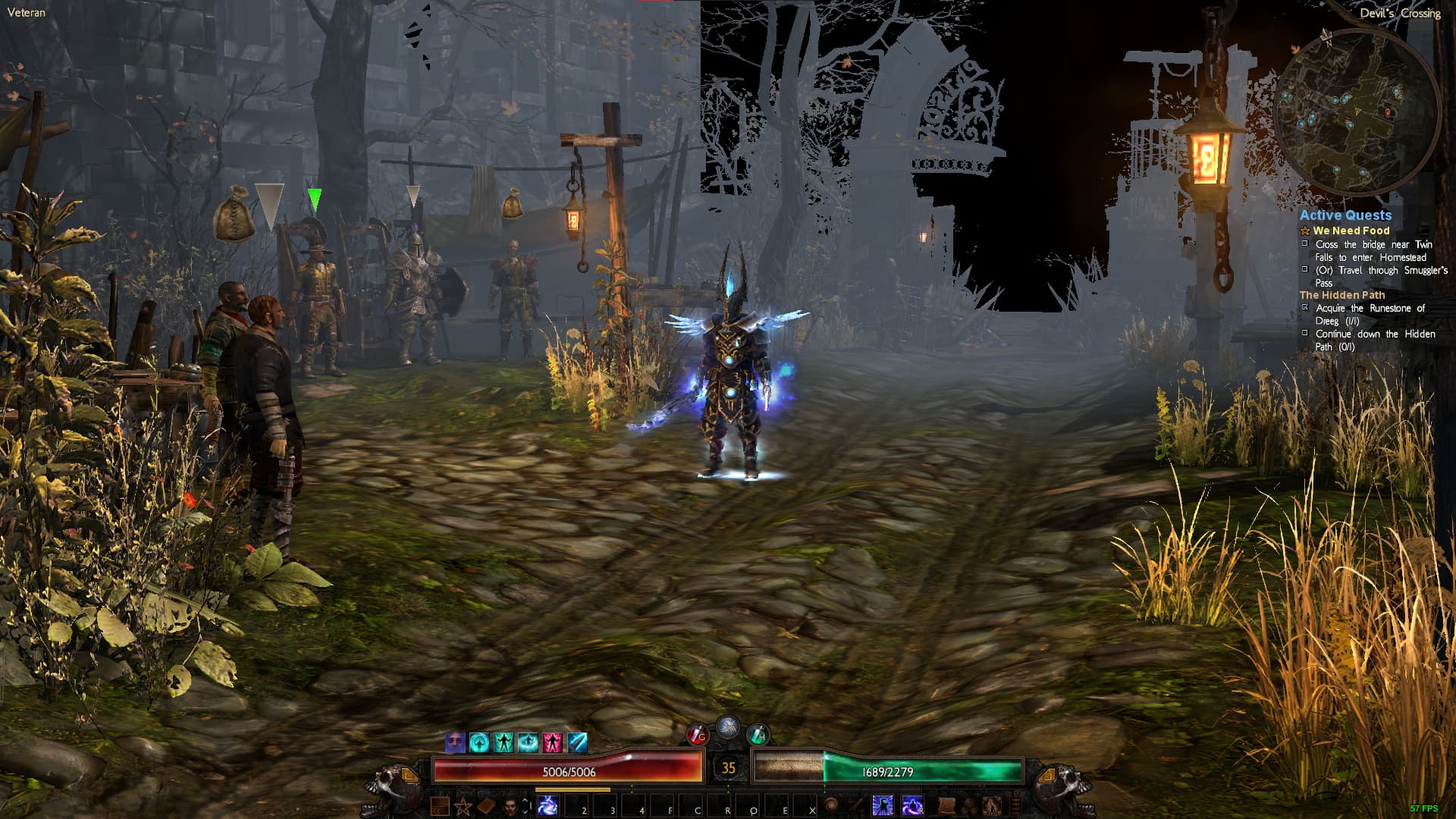Open the character face portrait button
This screenshot has height=819, width=1456.
510,806
